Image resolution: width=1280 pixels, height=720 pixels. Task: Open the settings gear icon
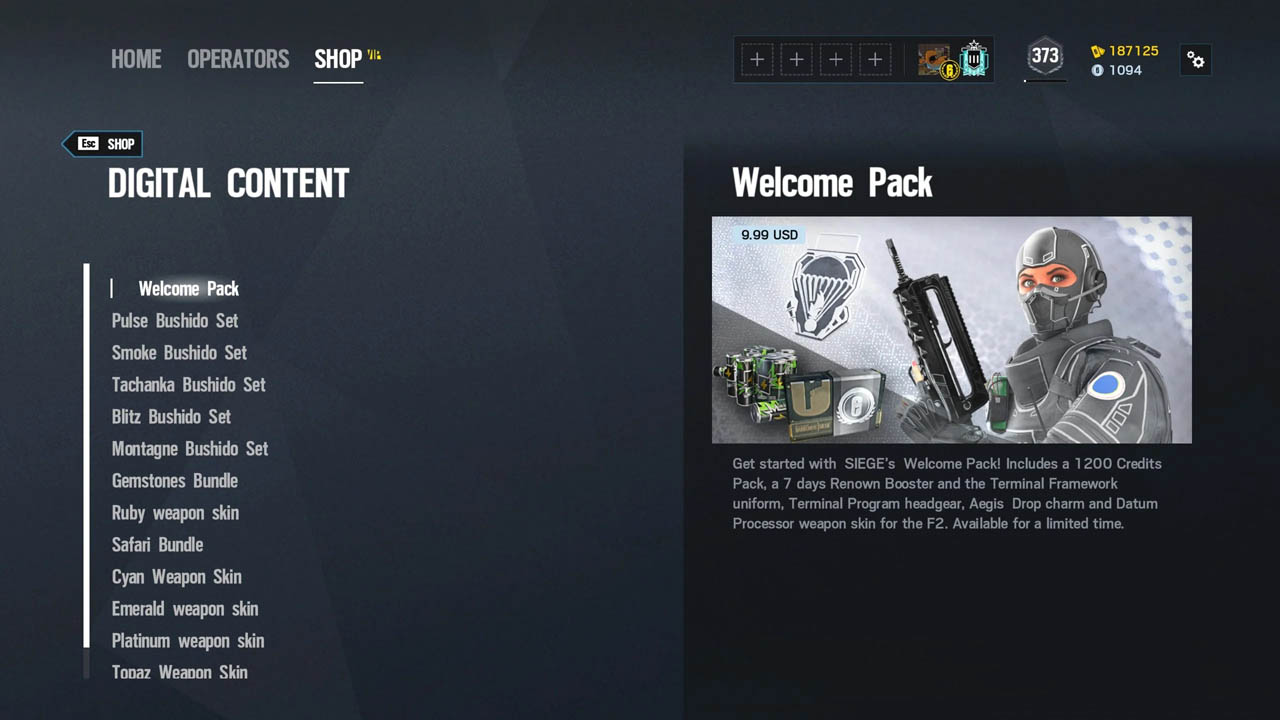pyautogui.click(x=1196, y=60)
